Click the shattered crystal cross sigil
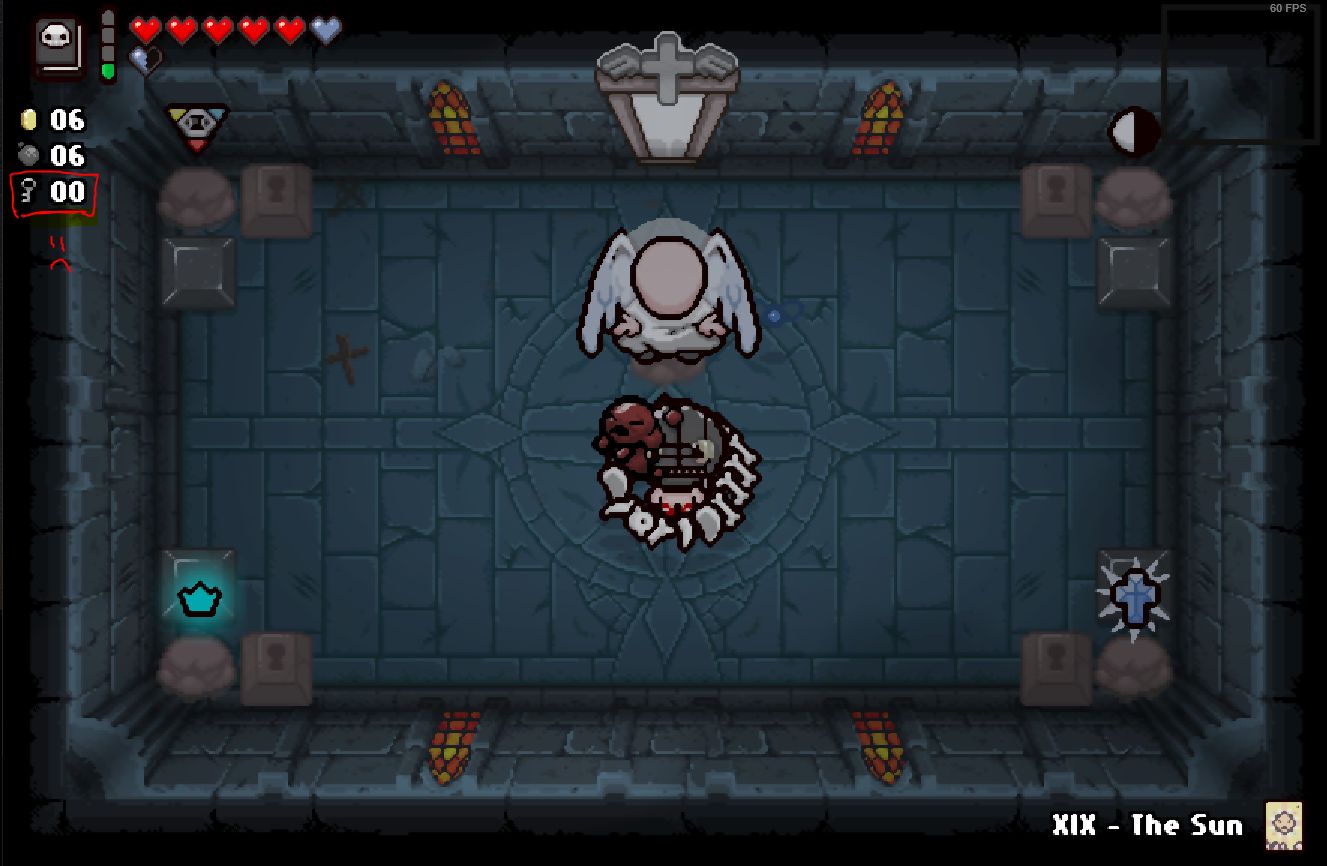1327x866 pixels. 1135,596
